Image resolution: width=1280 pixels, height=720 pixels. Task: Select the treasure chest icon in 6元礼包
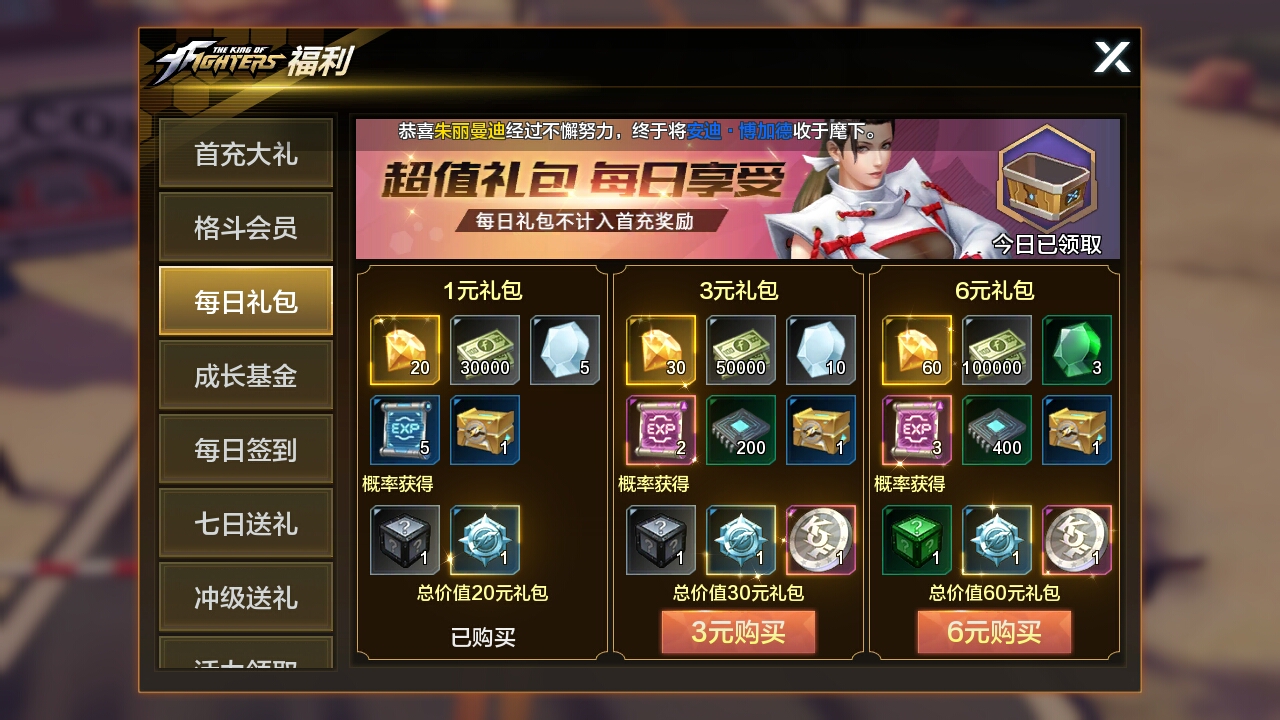tap(1077, 432)
